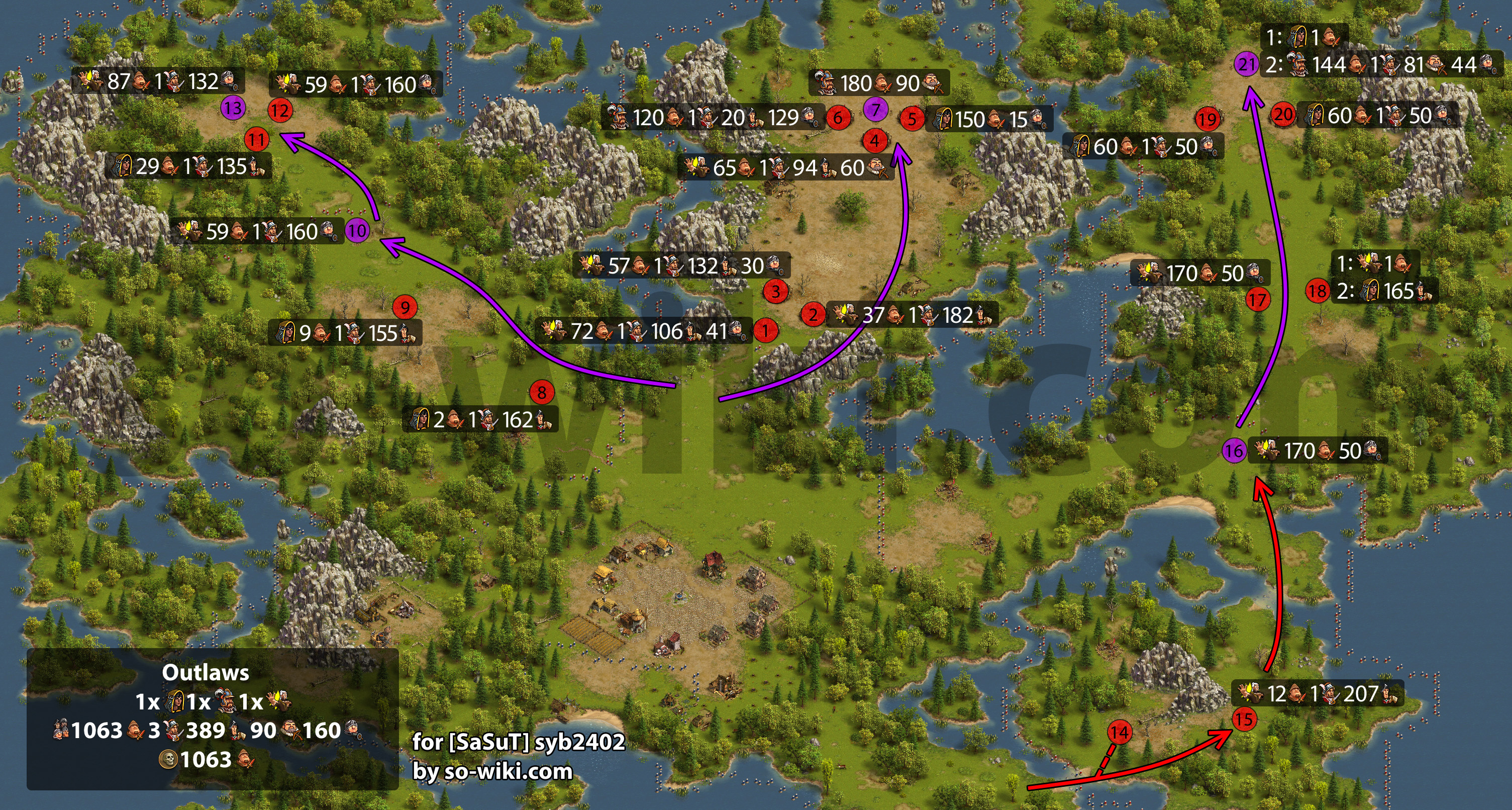Image resolution: width=1512 pixels, height=810 pixels.
Task: Select camp marker 20
Action: tap(1283, 115)
